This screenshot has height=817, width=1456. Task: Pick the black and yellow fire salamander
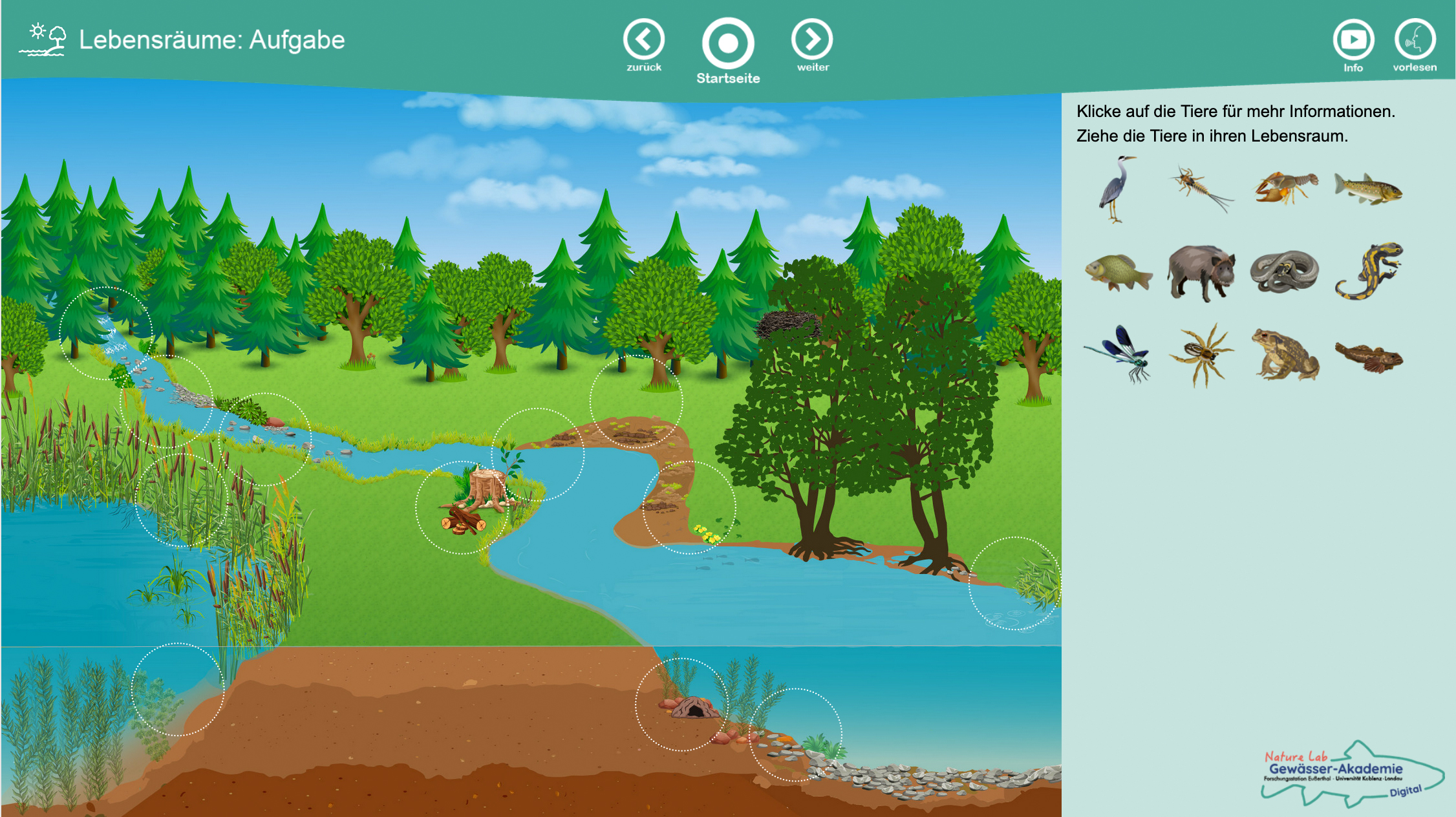[1369, 272]
